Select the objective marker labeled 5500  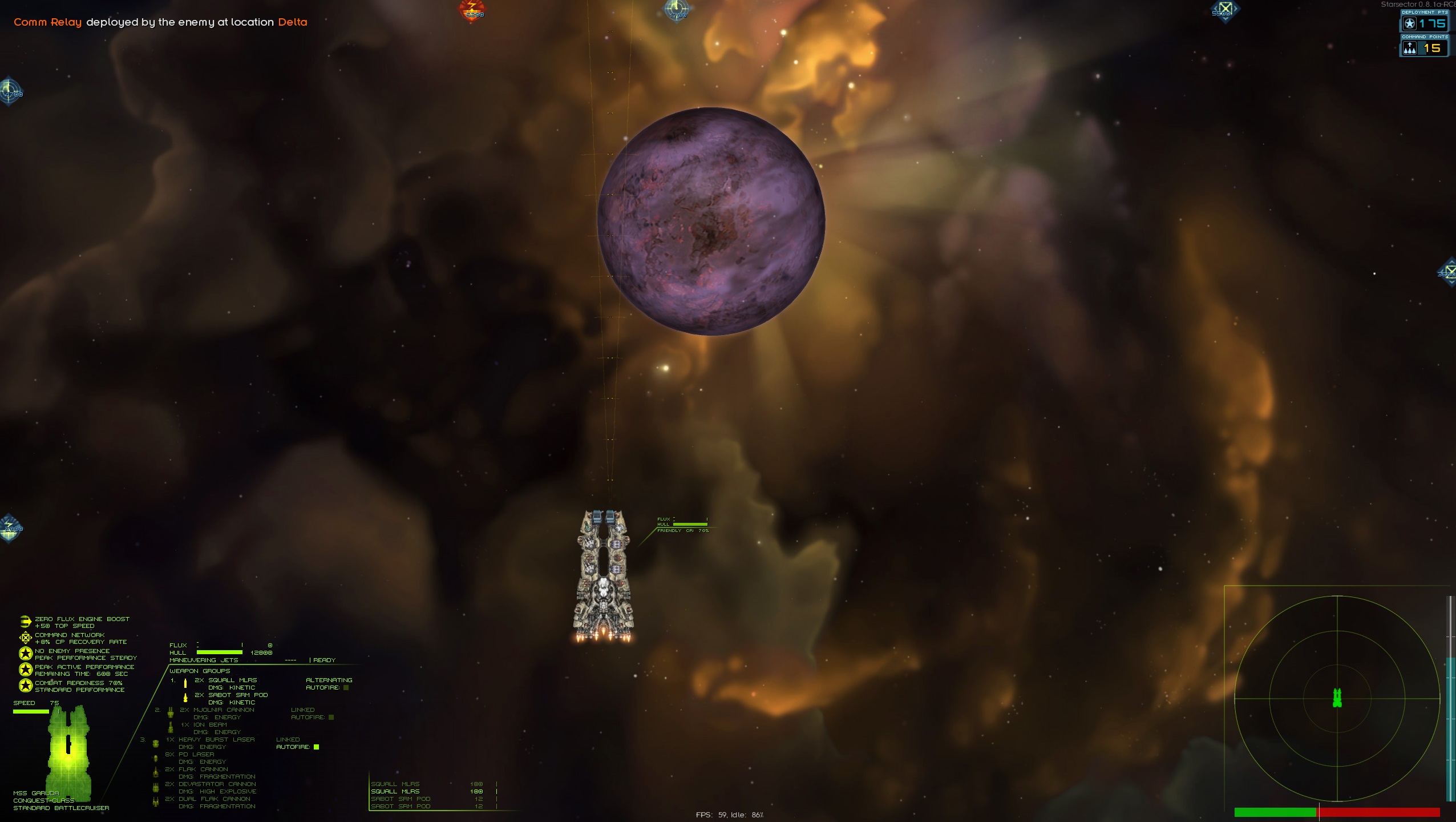(1224, 10)
